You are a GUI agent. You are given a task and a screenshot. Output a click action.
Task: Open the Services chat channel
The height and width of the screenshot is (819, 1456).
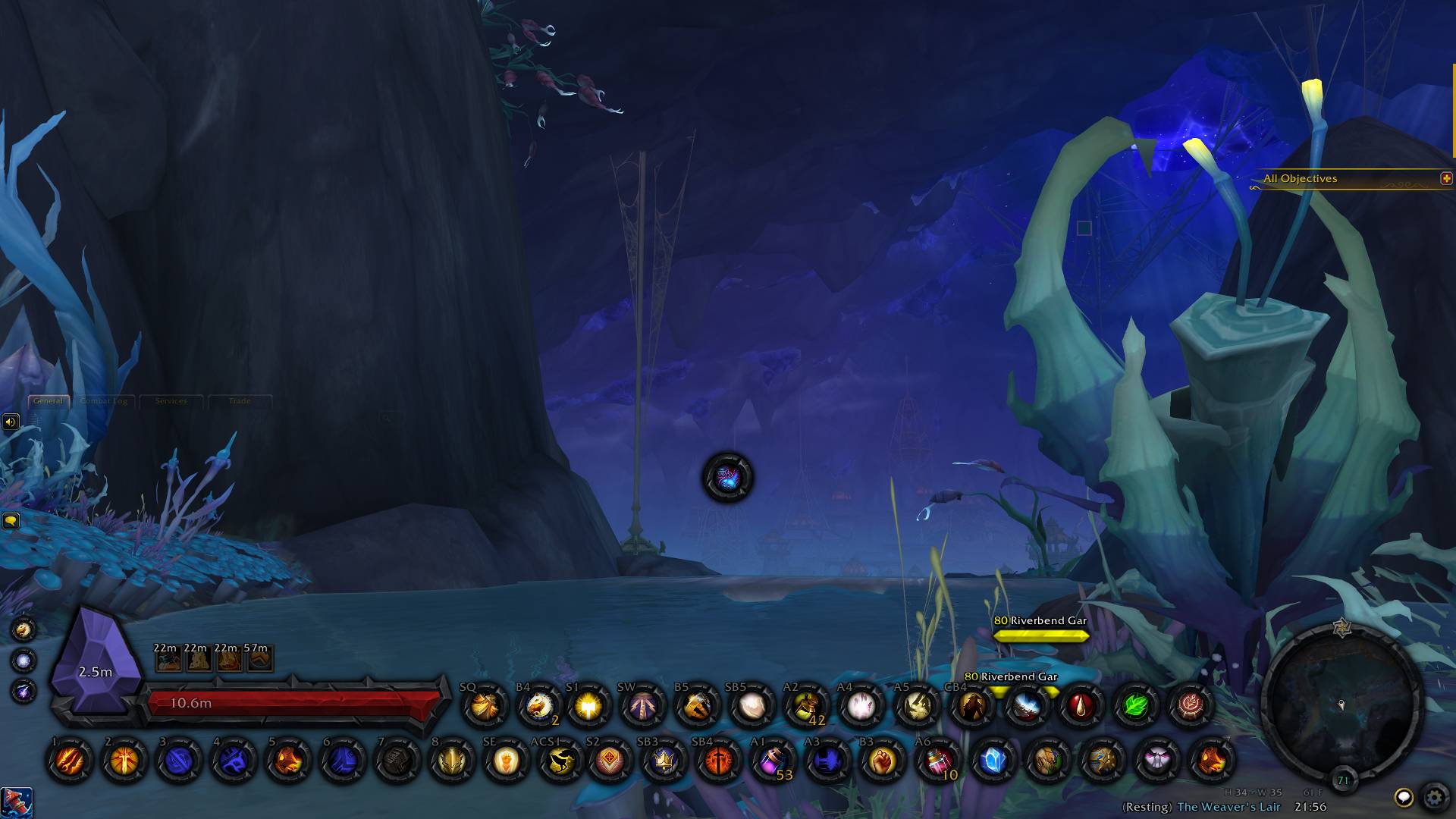point(172,401)
